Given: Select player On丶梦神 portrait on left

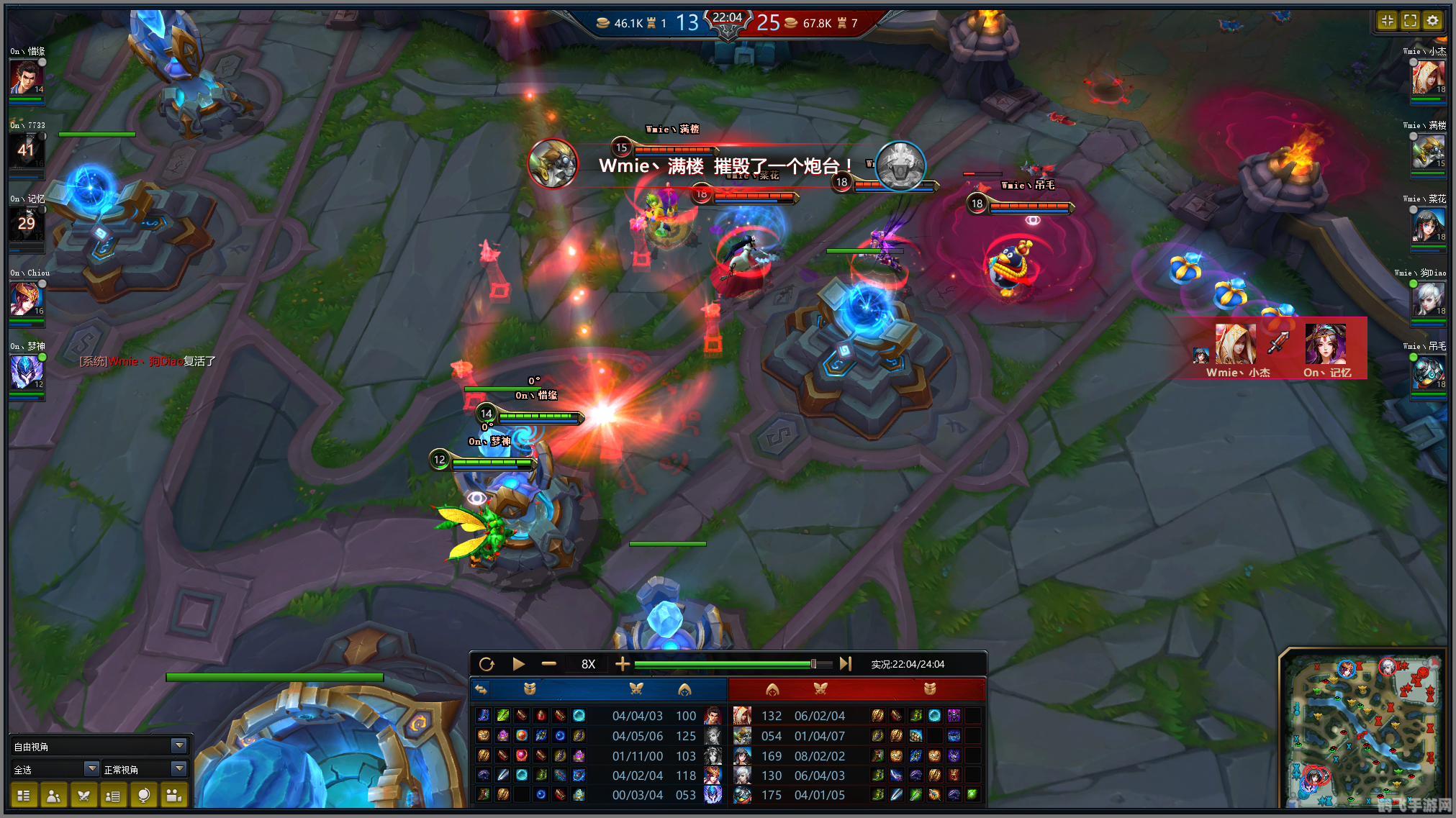Looking at the screenshot, I should [27, 372].
